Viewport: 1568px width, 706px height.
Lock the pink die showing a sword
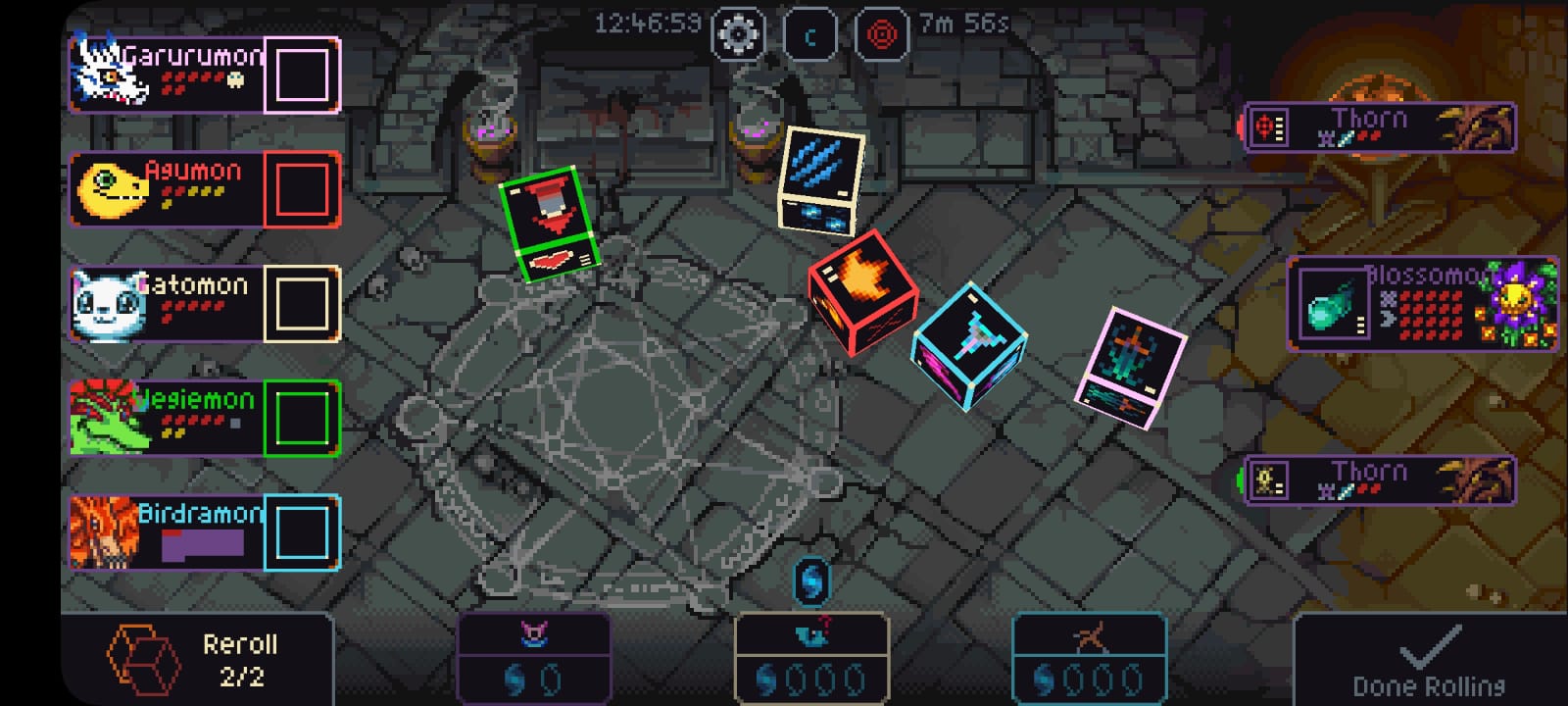tap(1131, 368)
